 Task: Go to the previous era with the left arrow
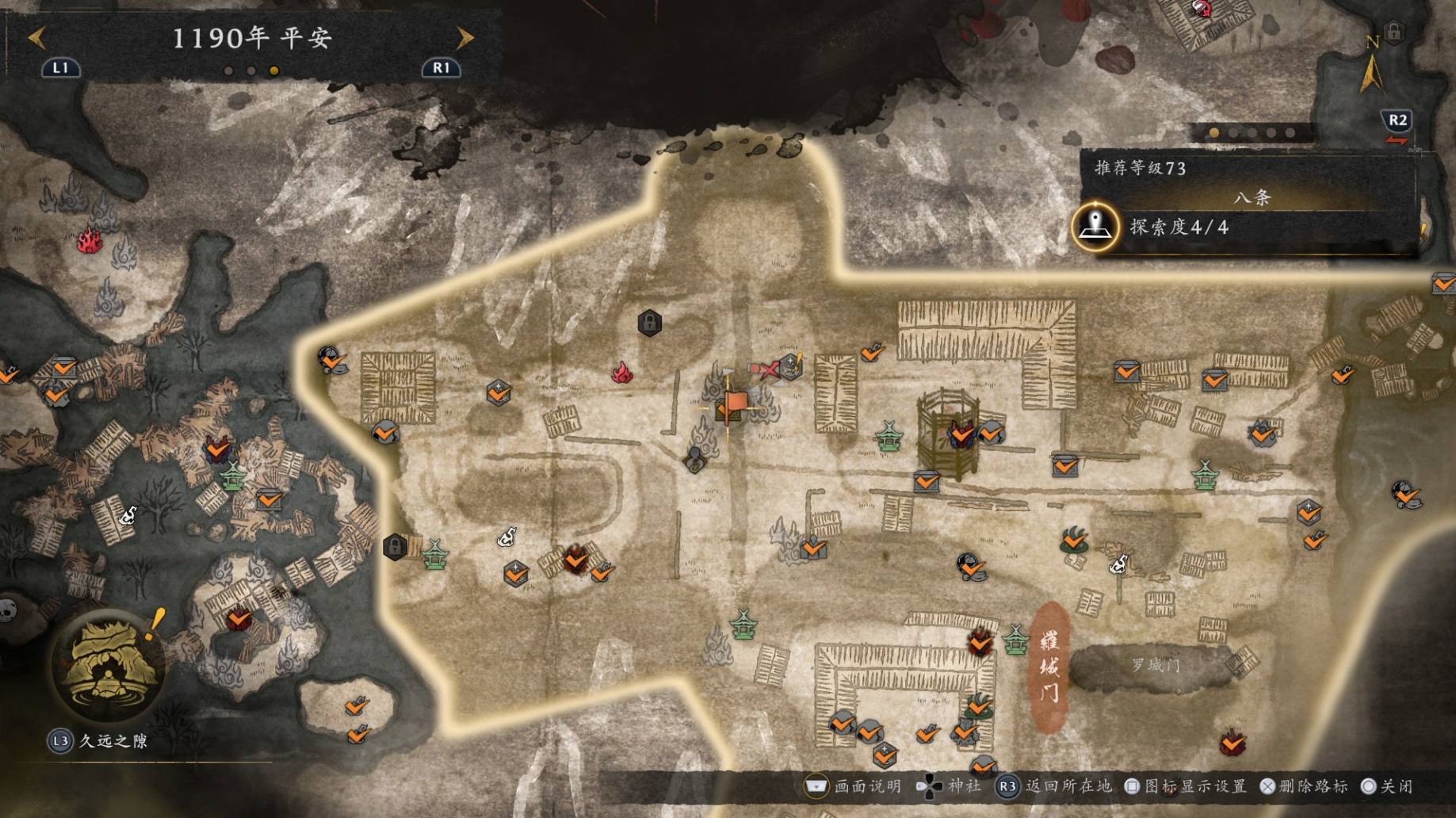coord(36,37)
